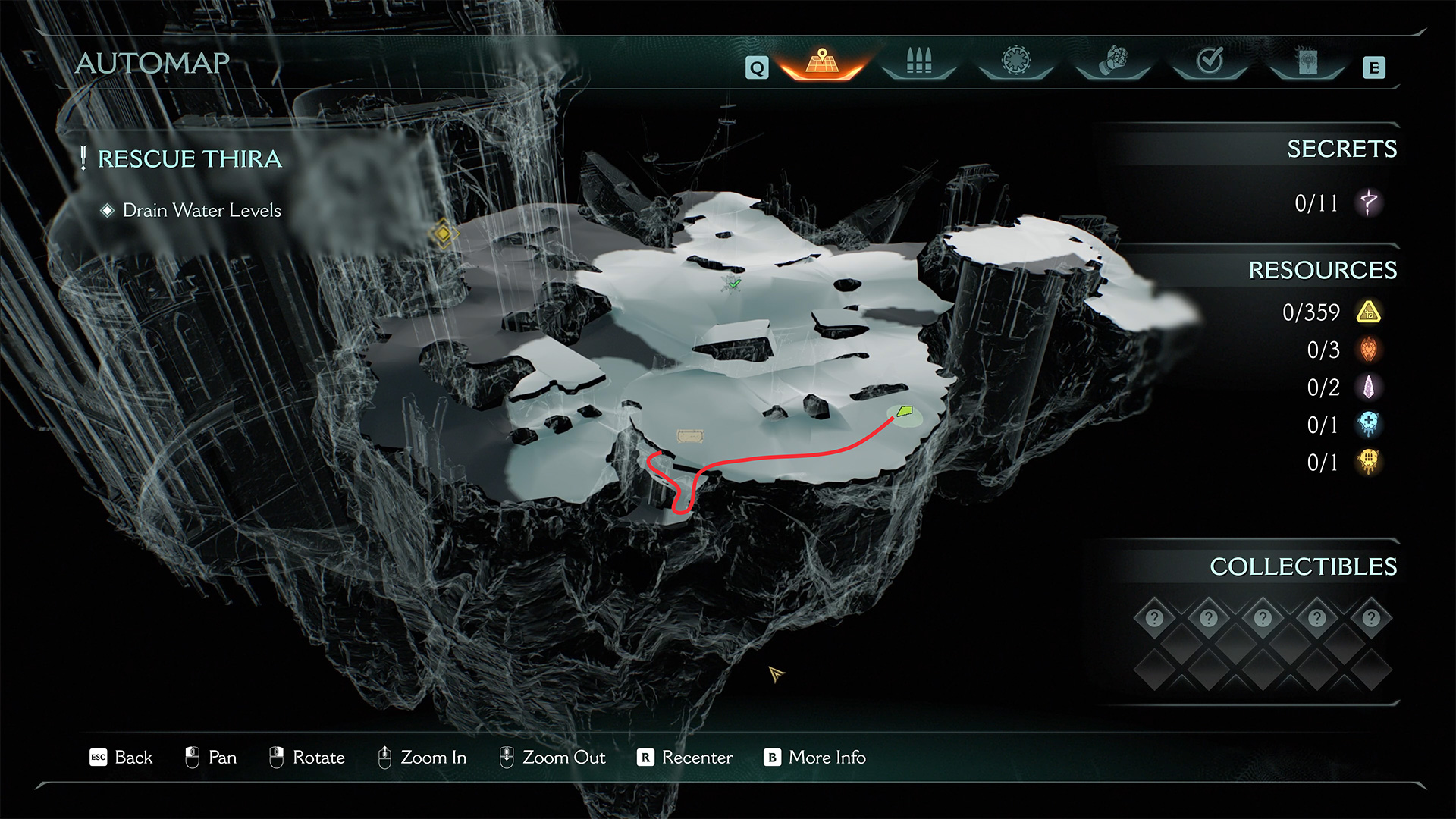
Task: Click the Back button label
Action: click(133, 758)
